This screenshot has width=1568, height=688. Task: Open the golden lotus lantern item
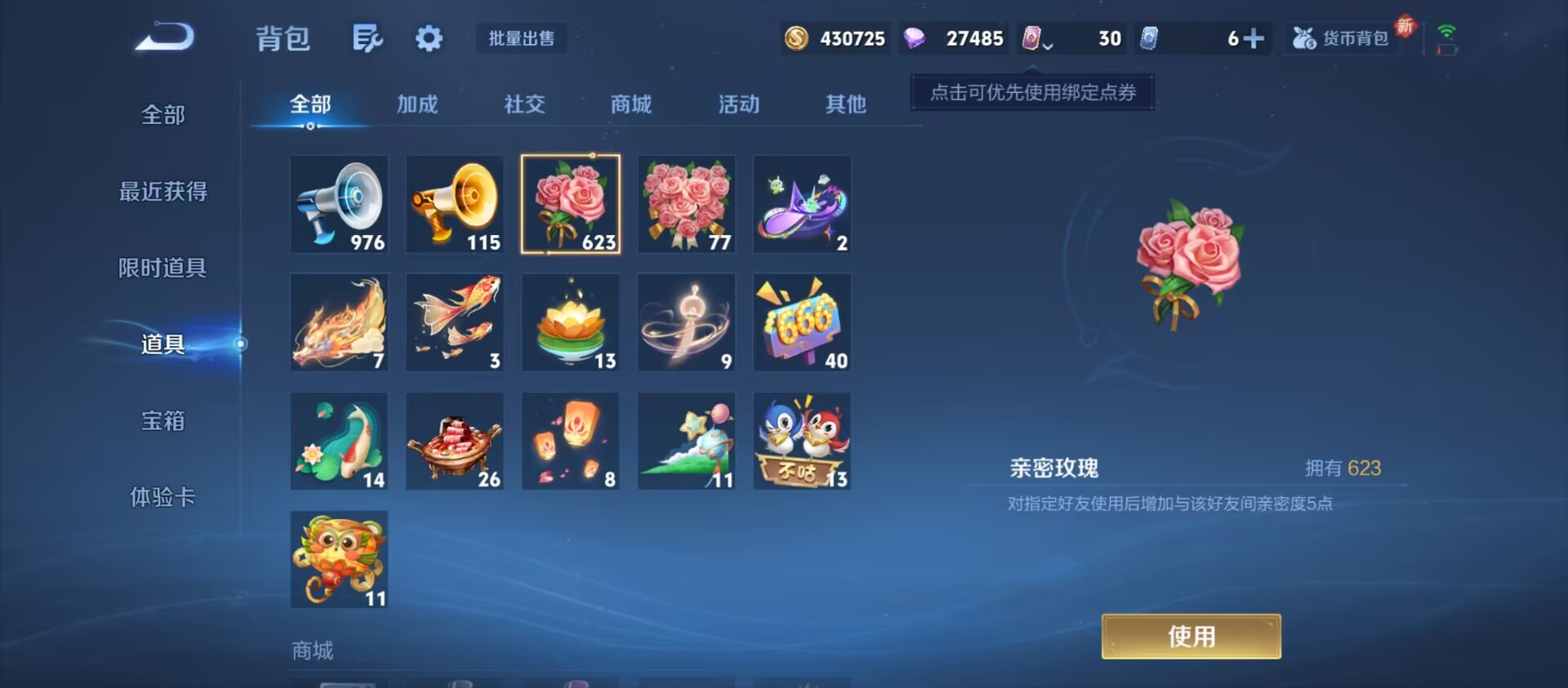(570, 321)
